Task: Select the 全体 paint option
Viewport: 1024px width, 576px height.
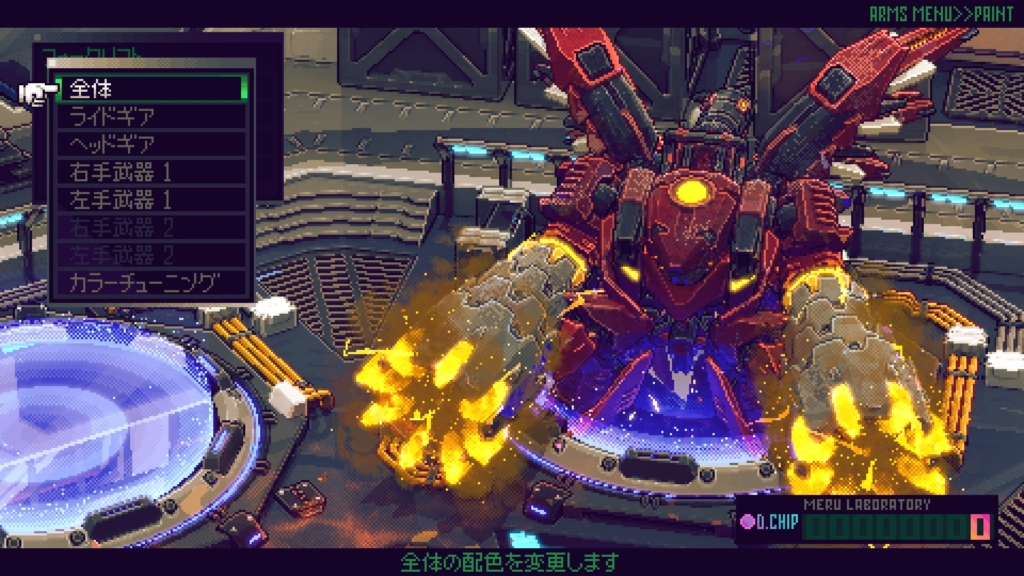Action: pos(150,88)
